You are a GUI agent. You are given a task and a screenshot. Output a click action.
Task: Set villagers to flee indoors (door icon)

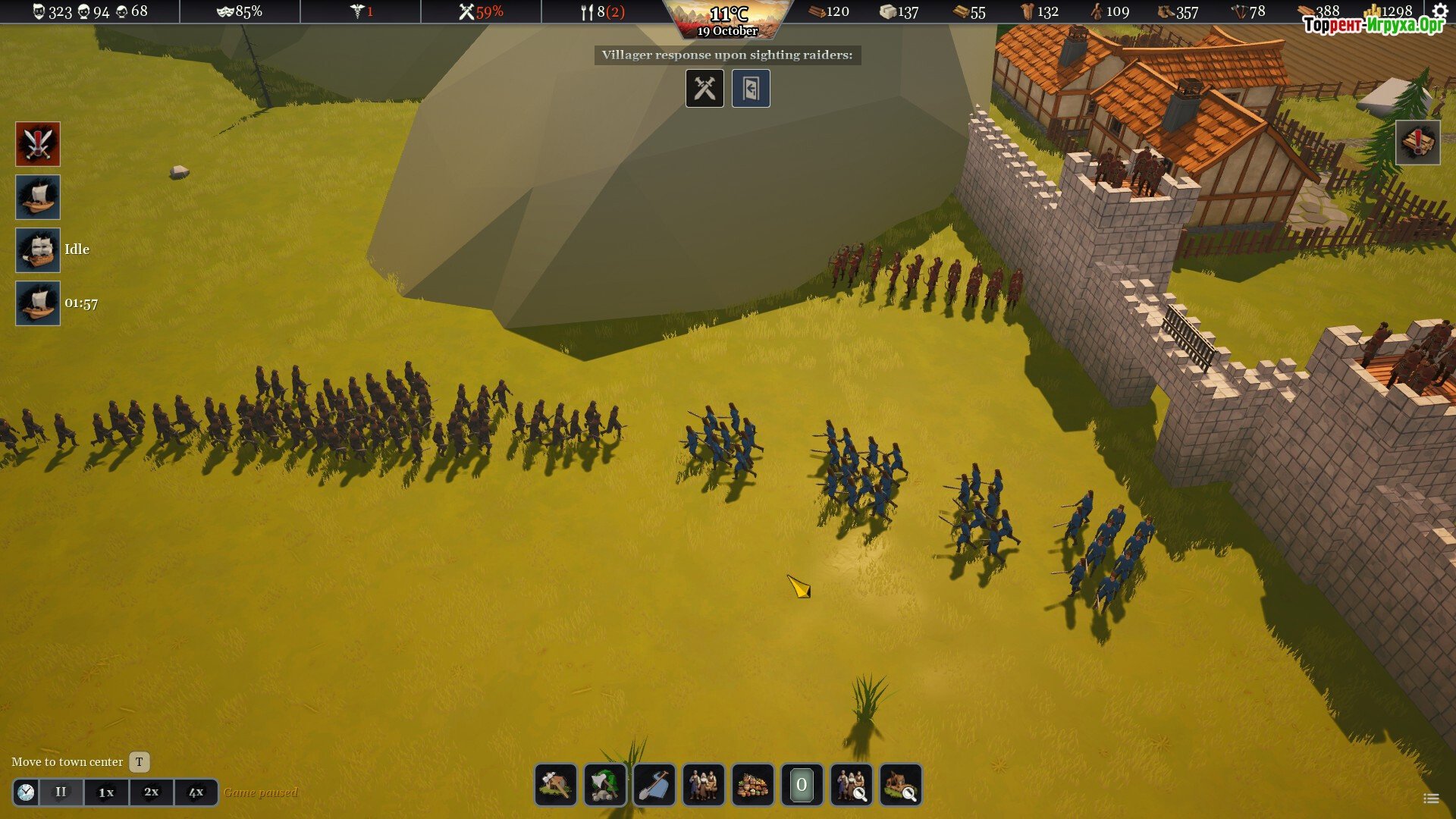click(751, 89)
